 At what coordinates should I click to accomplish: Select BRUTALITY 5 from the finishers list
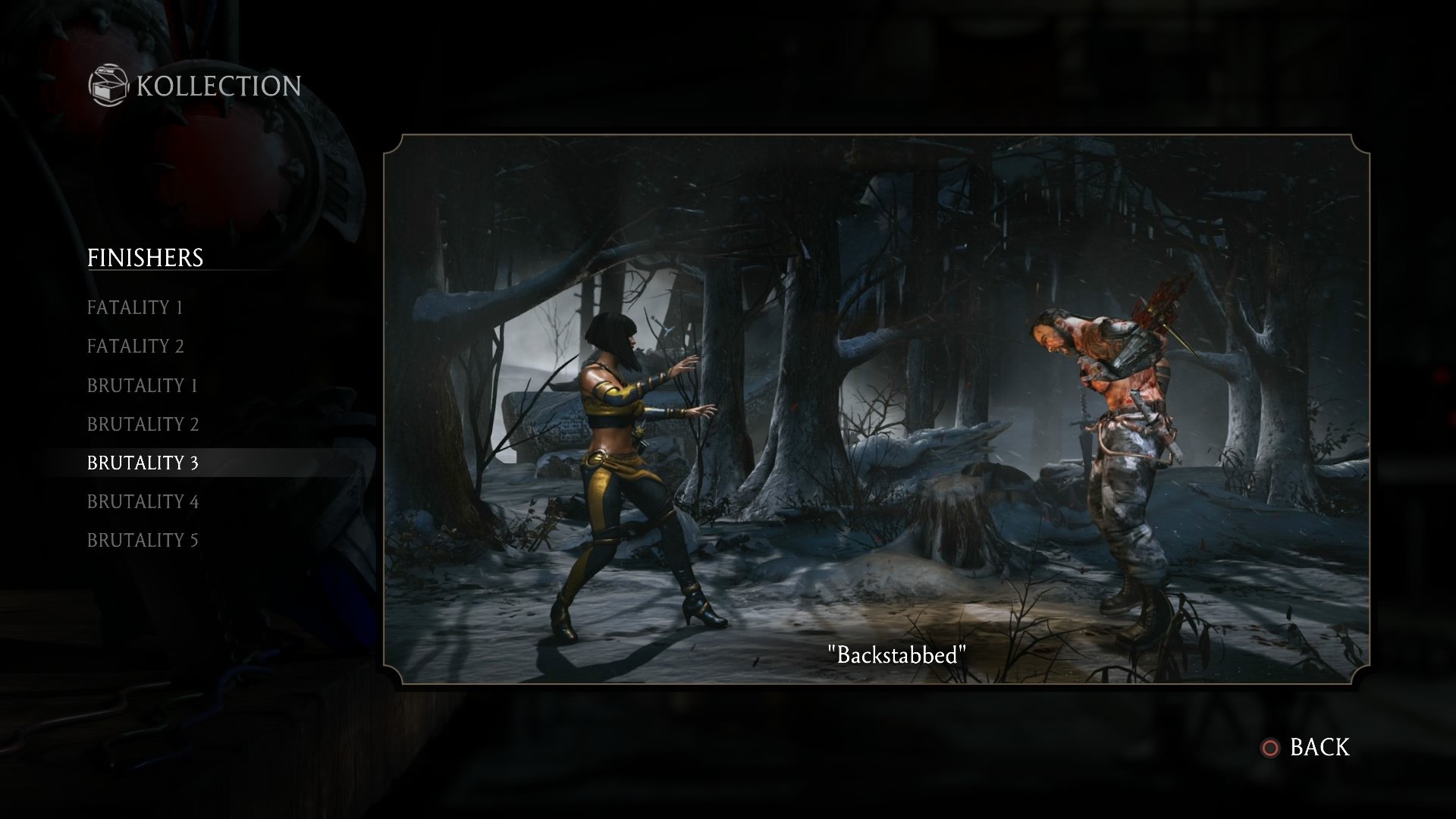pos(143,540)
